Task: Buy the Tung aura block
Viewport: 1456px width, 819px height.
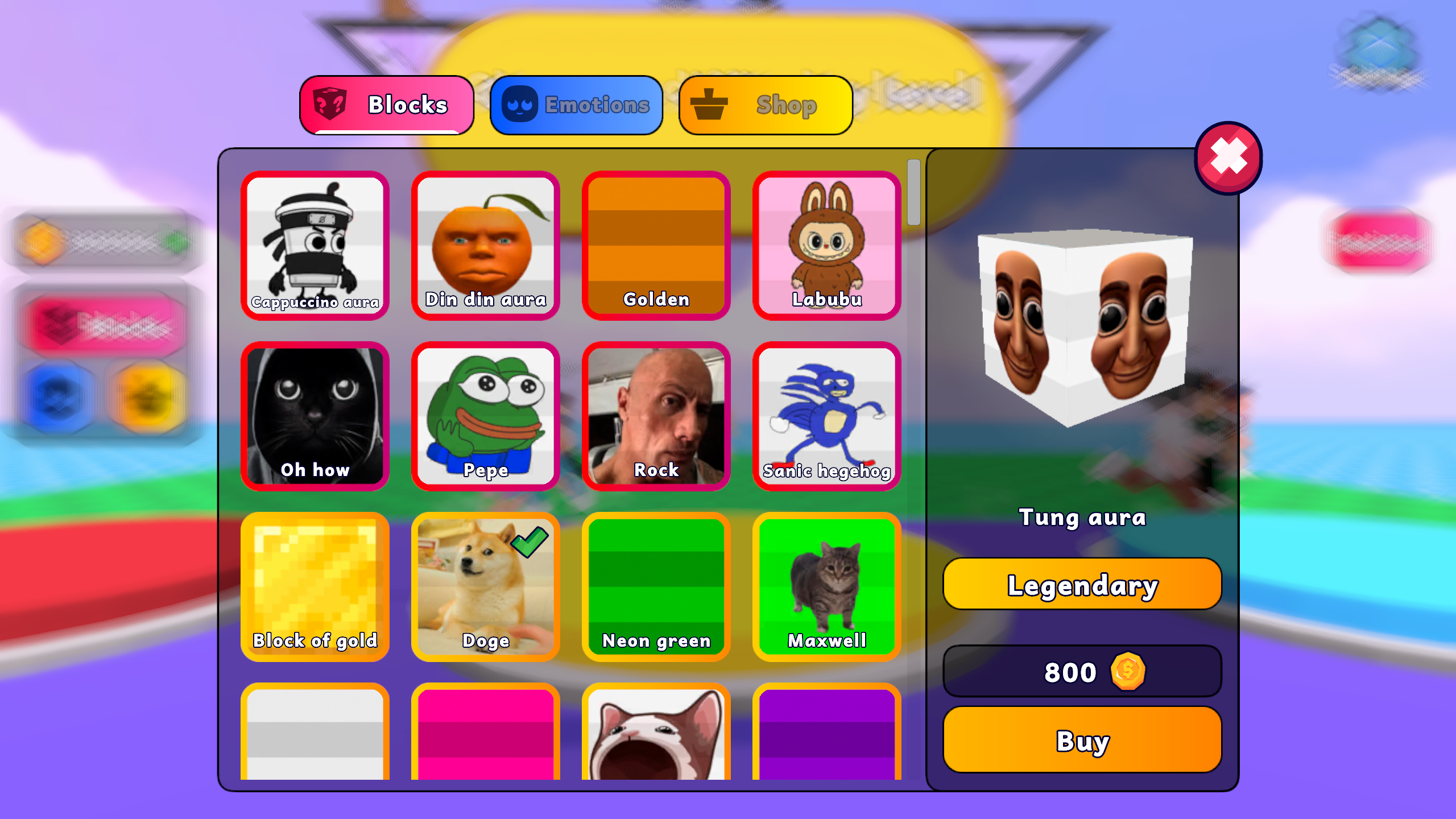Action: point(1081,740)
